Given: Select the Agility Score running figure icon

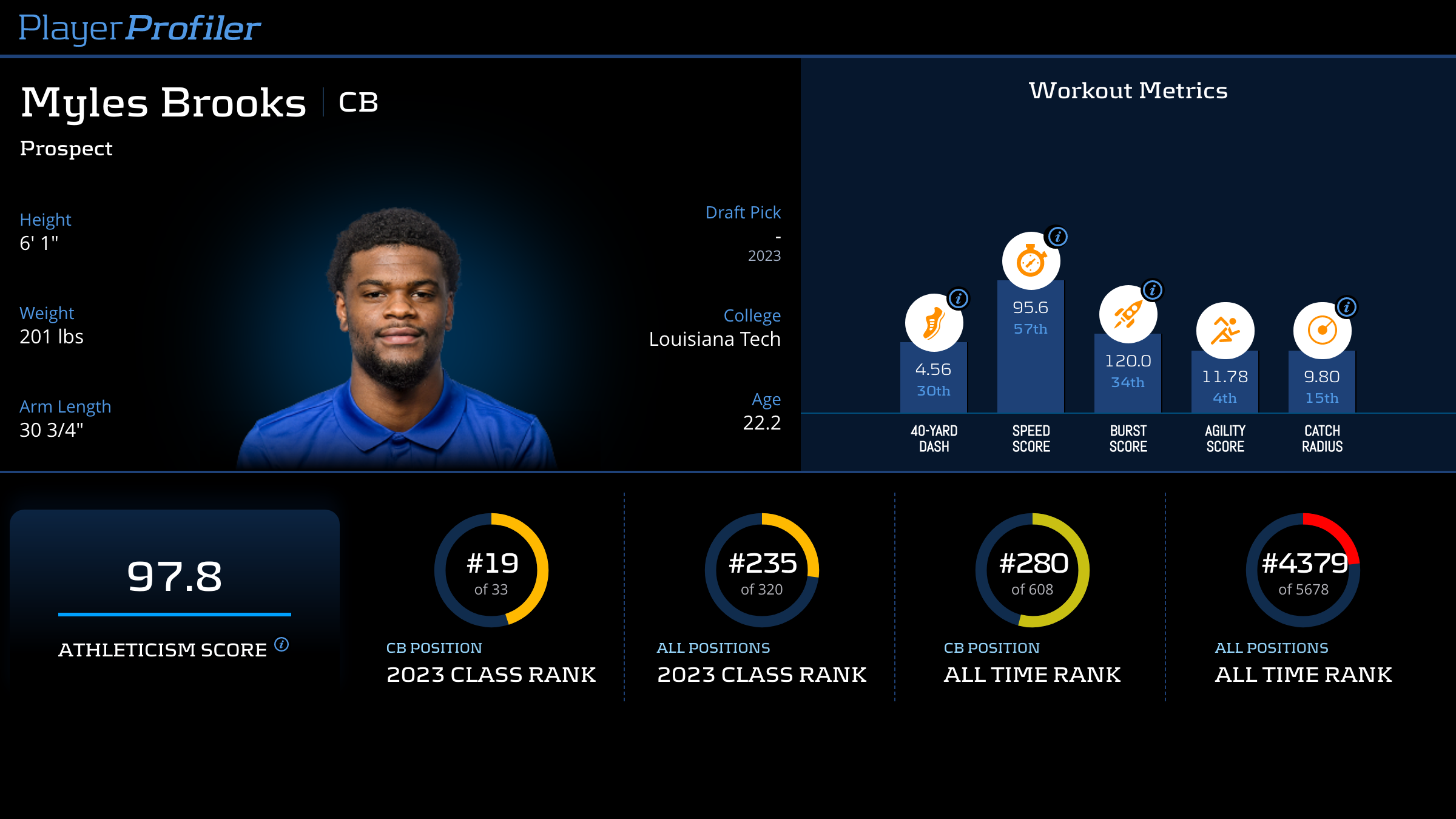Looking at the screenshot, I should [1225, 331].
